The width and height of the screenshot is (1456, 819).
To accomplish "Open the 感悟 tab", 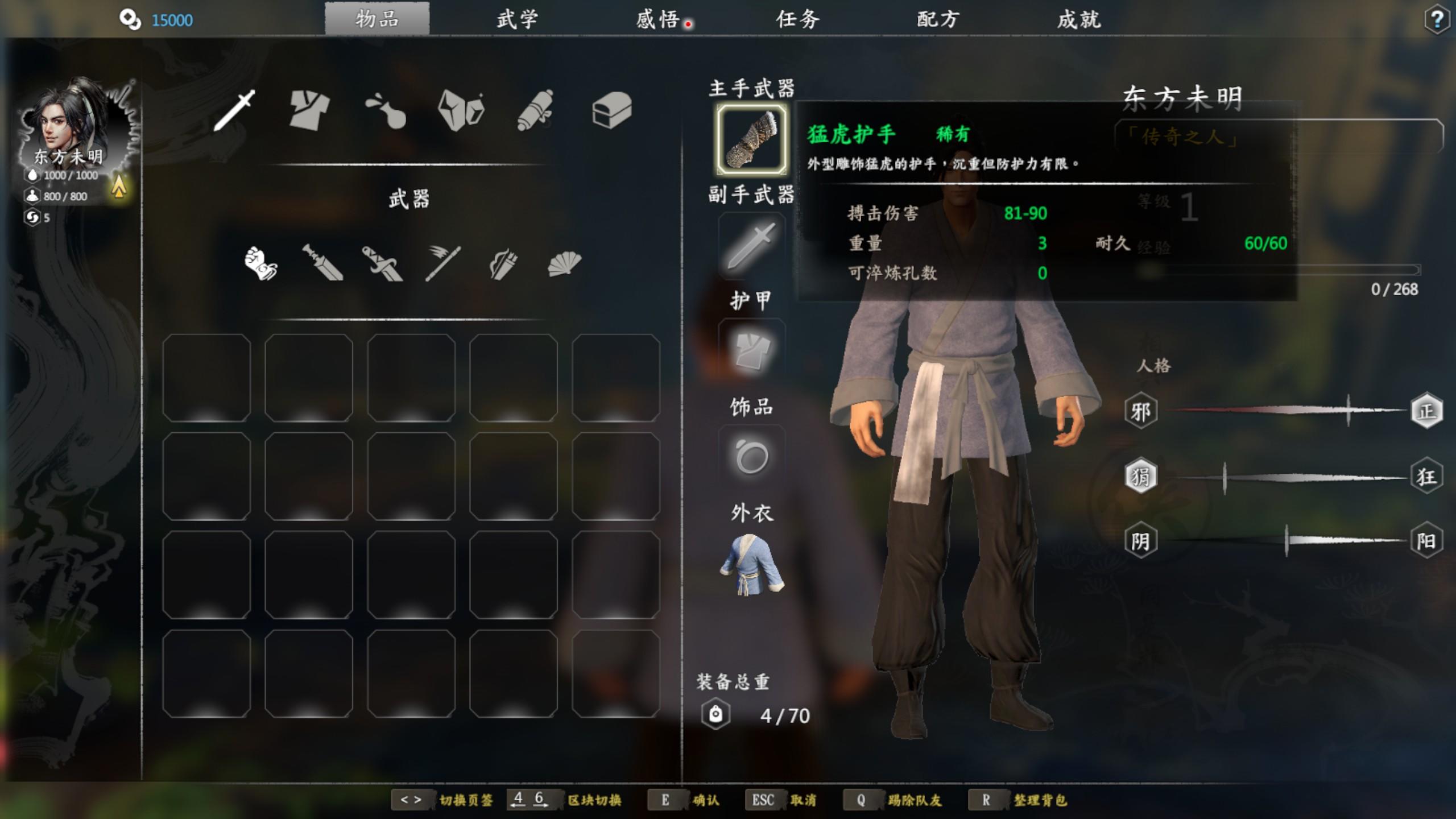I will point(657,20).
